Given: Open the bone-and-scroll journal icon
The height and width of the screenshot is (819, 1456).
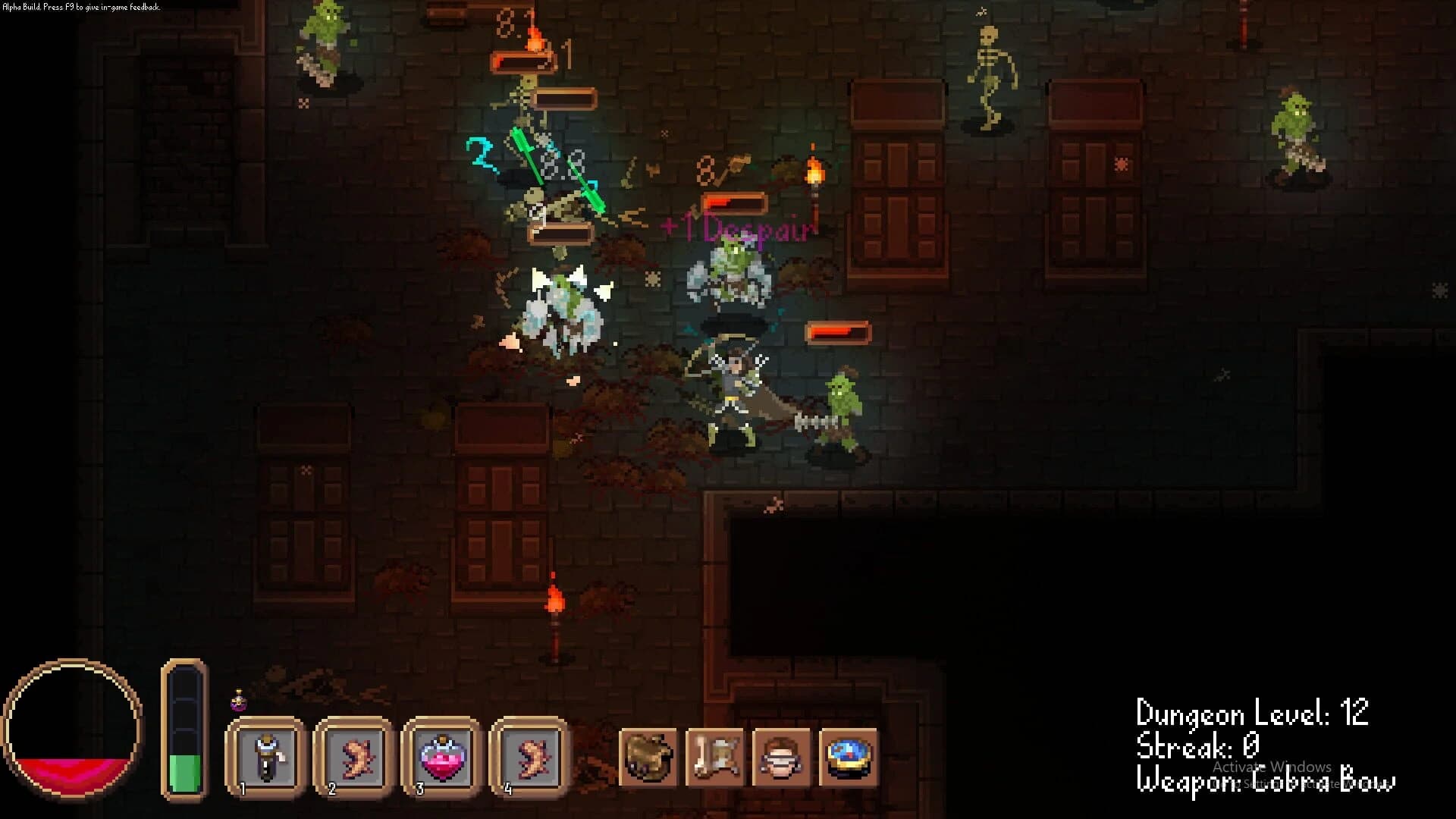Looking at the screenshot, I should (x=714, y=757).
